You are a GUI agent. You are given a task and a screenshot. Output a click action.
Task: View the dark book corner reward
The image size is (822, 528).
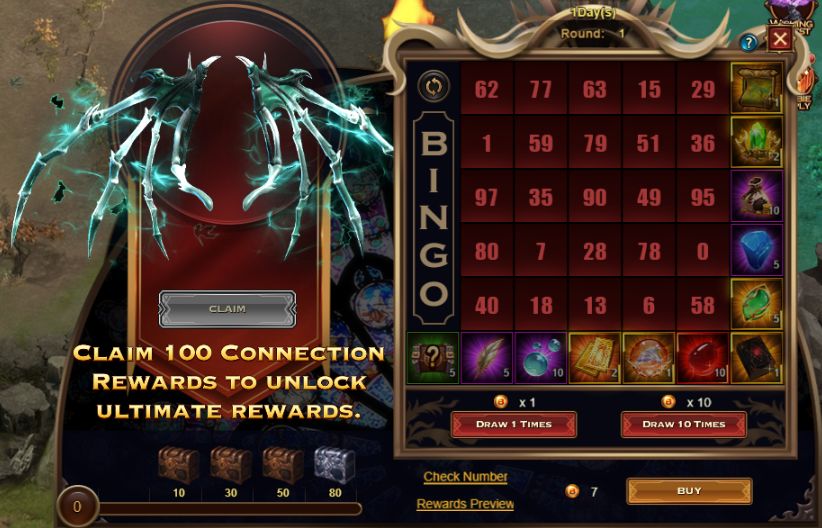[756, 358]
